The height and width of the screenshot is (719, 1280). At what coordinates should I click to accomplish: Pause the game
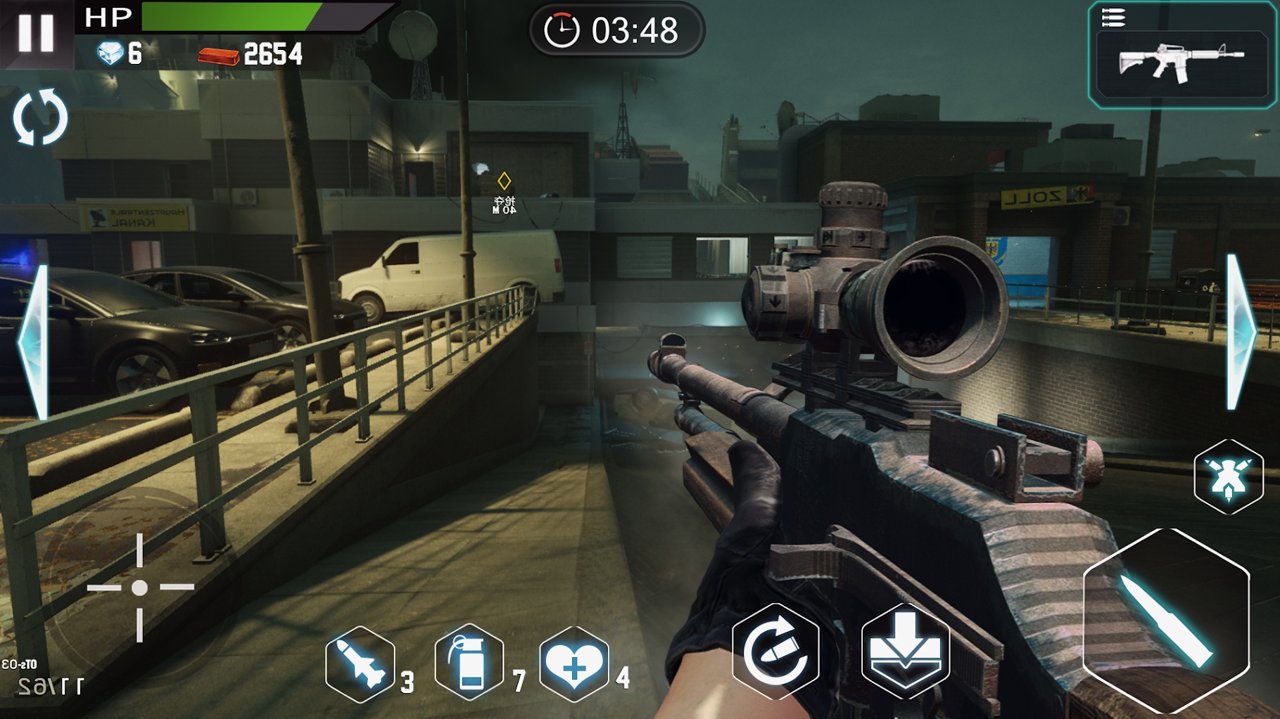pyautogui.click(x=36, y=33)
